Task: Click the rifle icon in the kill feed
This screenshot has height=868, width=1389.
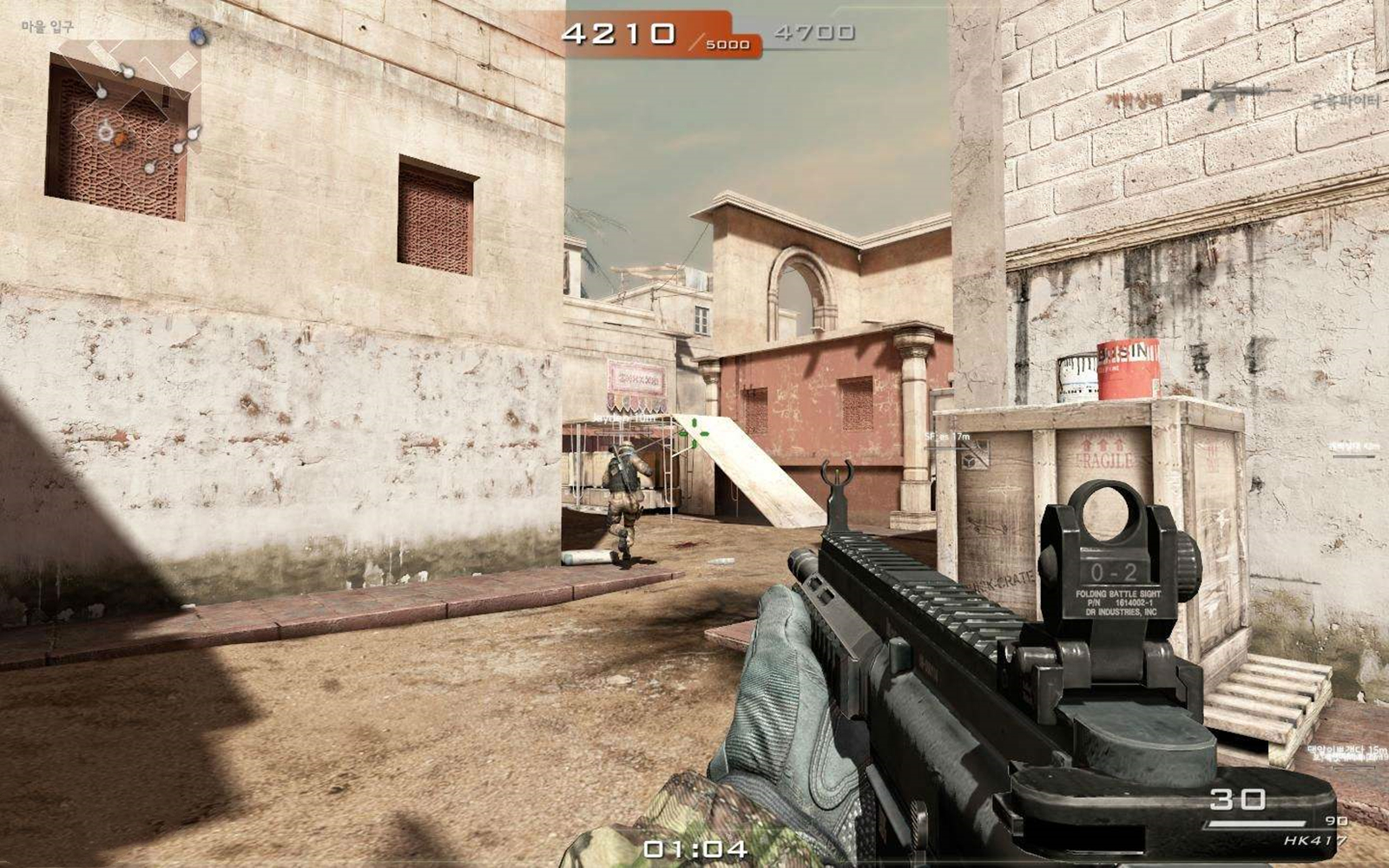Action: coord(1236,96)
